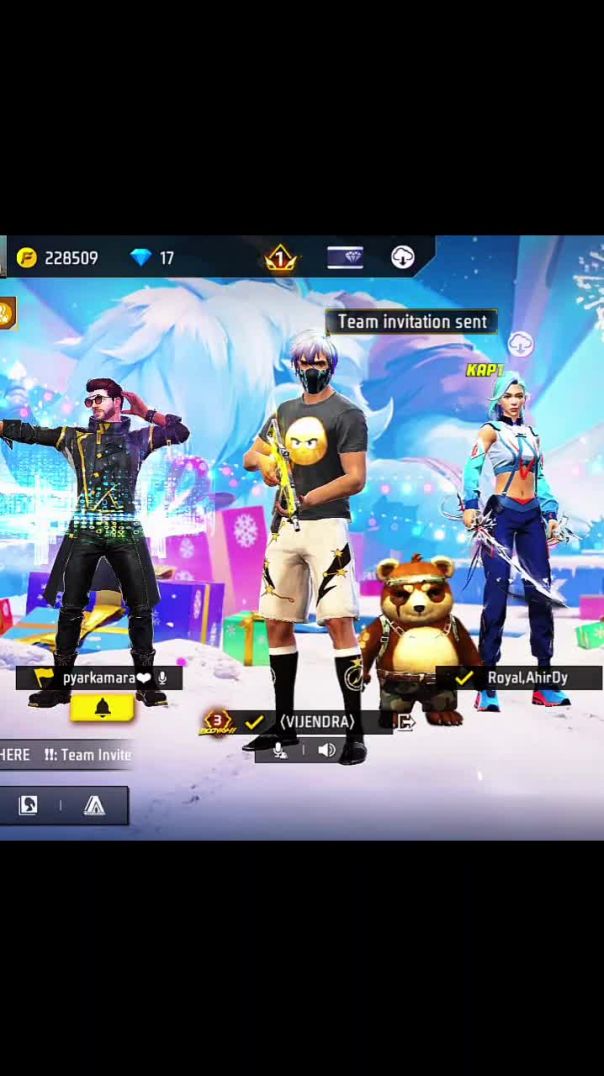Image resolution: width=604 pixels, height=1076 pixels.
Task: Select the Royal,AhirDy player nameplate
Action: 518,678
